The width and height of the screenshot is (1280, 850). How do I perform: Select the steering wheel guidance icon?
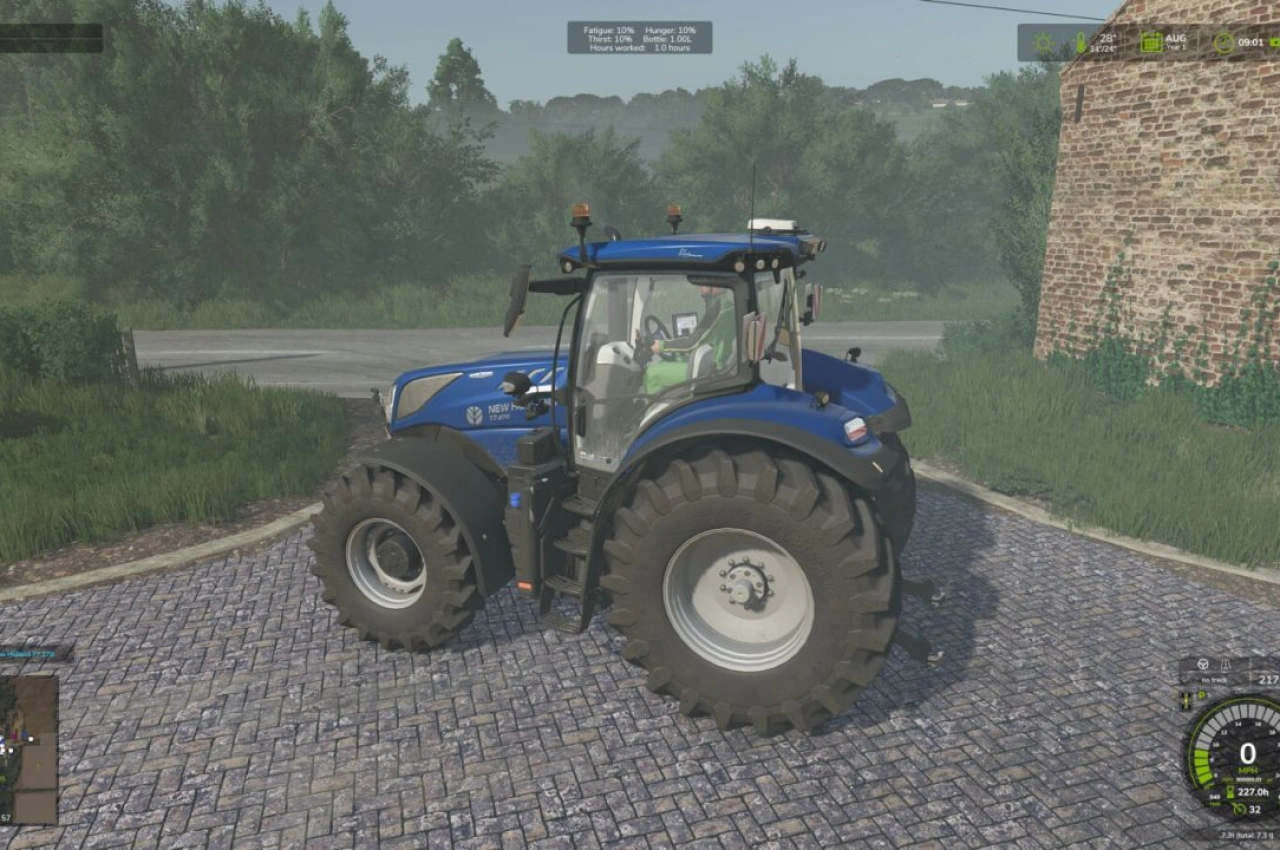pyautogui.click(x=1202, y=665)
